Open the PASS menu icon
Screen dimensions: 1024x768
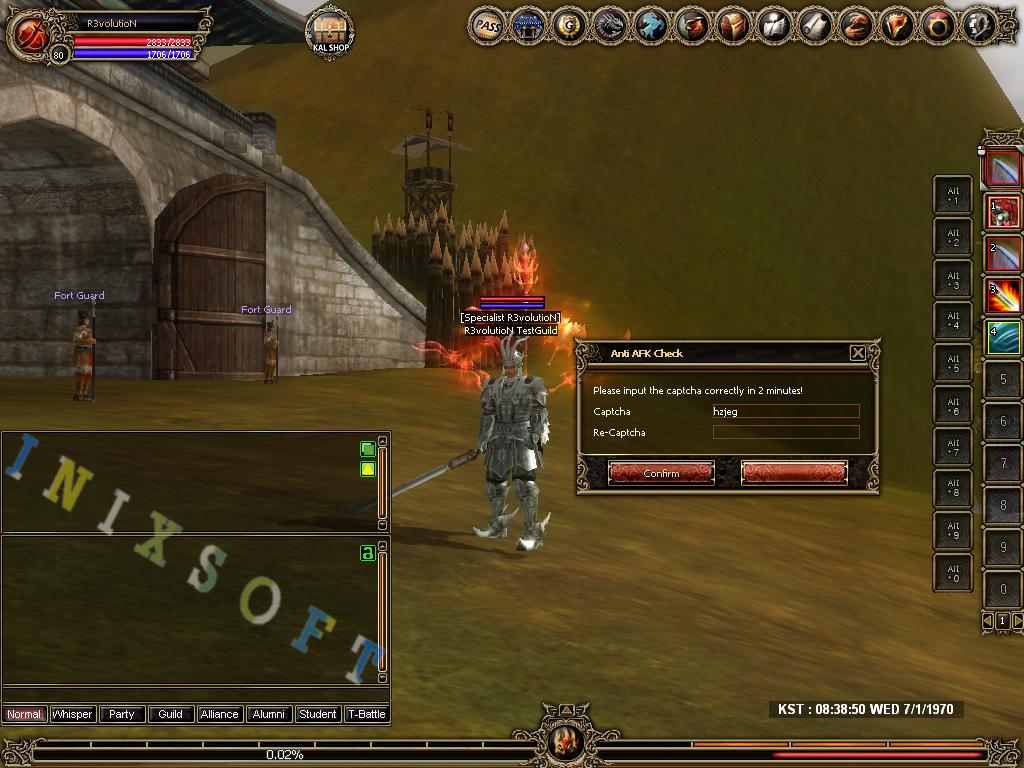coord(487,27)
